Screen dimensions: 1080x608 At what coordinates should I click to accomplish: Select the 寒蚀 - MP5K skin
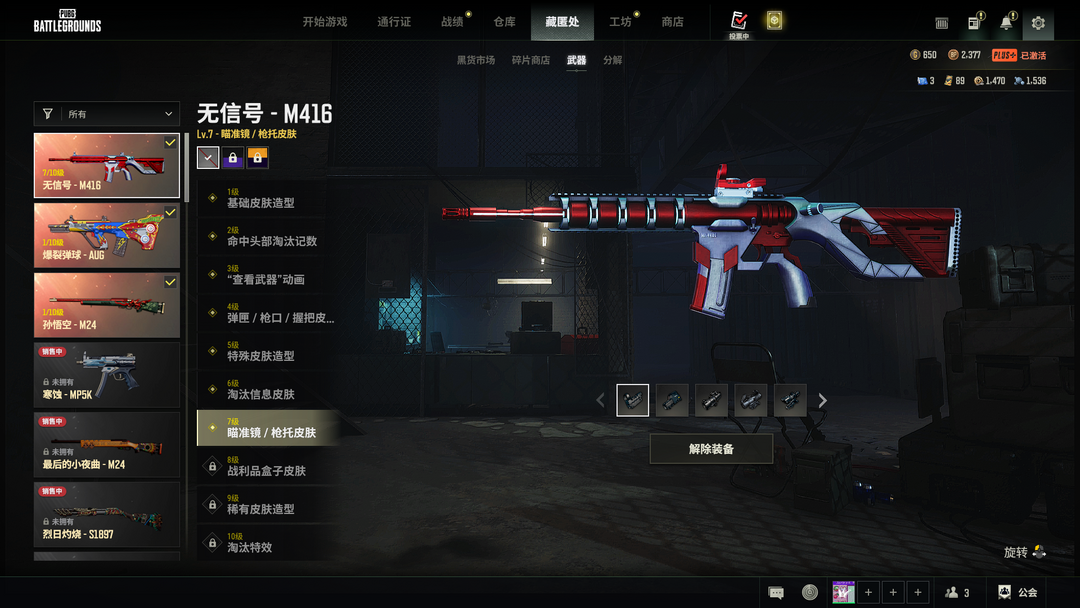pos(107,375)
